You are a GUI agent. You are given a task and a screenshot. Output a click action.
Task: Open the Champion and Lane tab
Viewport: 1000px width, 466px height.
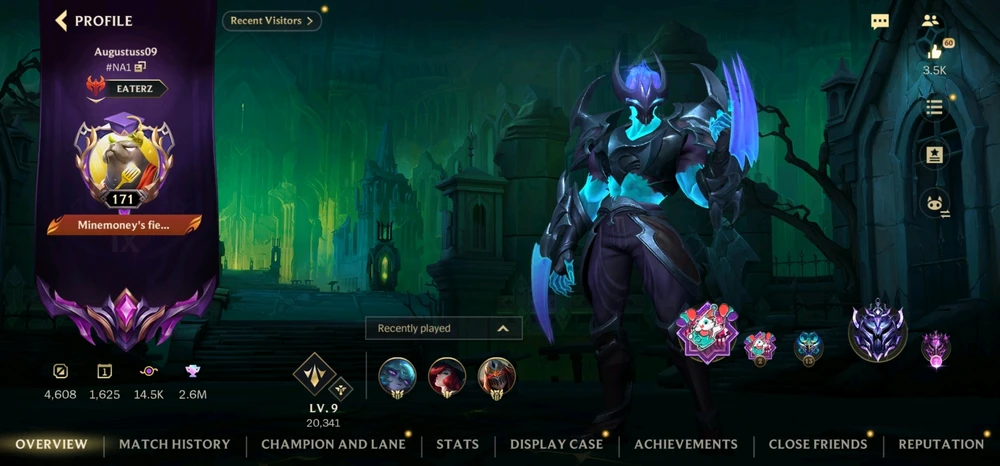click(x=333, y=444)
